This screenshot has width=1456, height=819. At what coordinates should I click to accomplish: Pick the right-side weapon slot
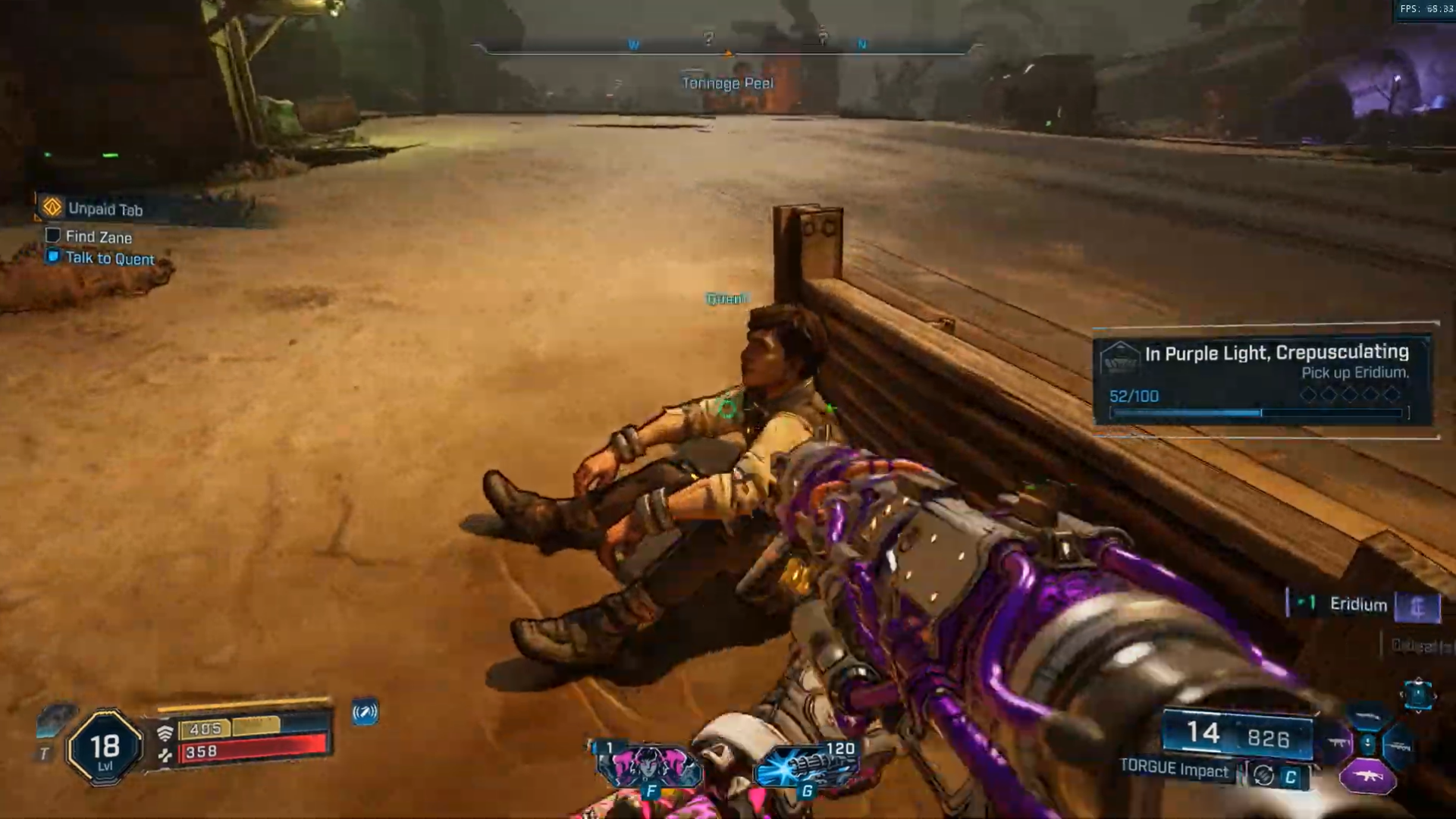pyautogui.click(x=1398, y=747)
